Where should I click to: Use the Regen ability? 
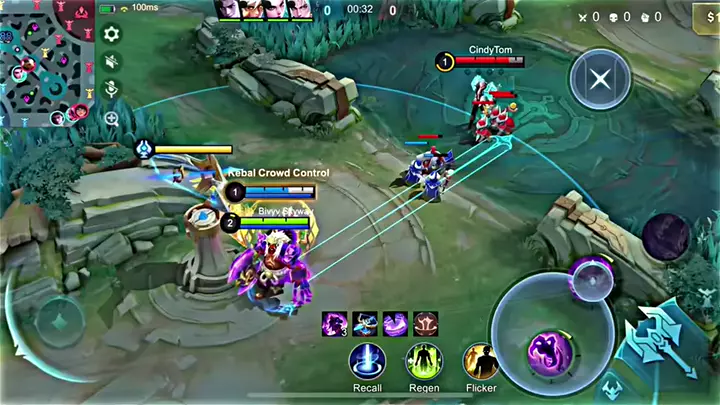424,360
